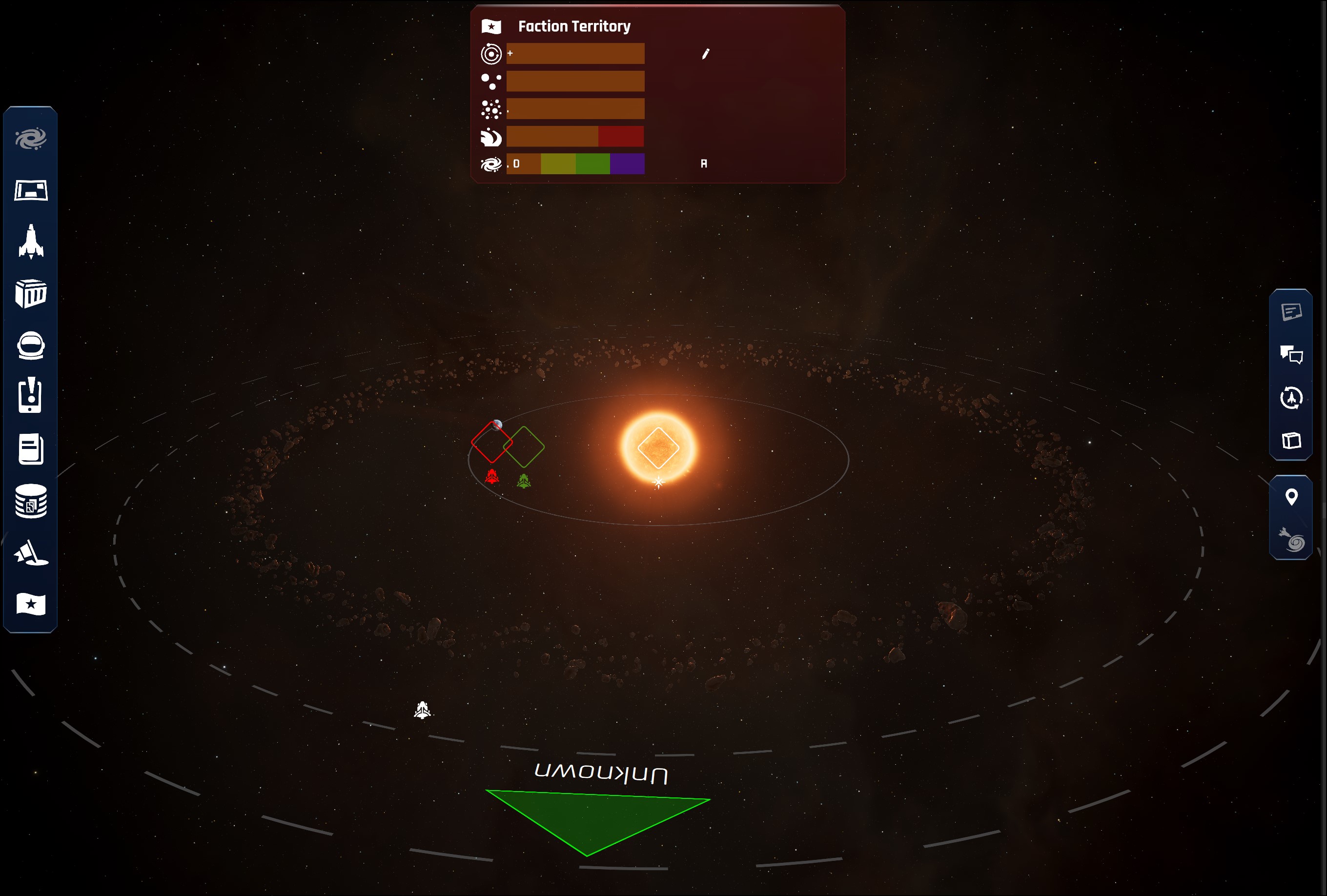This screenshot has width=1327, height=896.
Task: Open the star flag faction icon in sidebar
Action: 31,604
